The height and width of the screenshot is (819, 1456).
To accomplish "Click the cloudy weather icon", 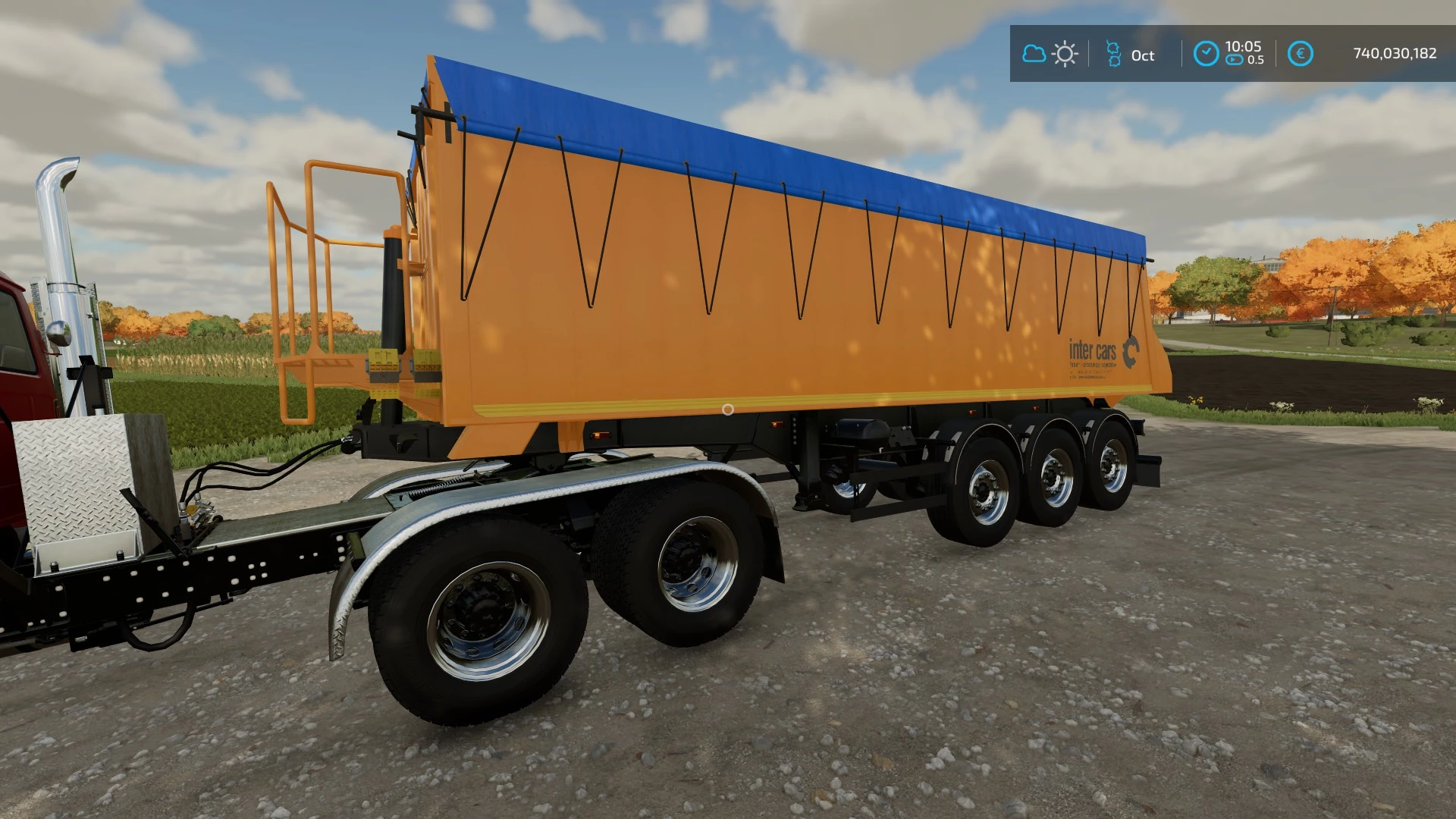I will (1034, 54).
